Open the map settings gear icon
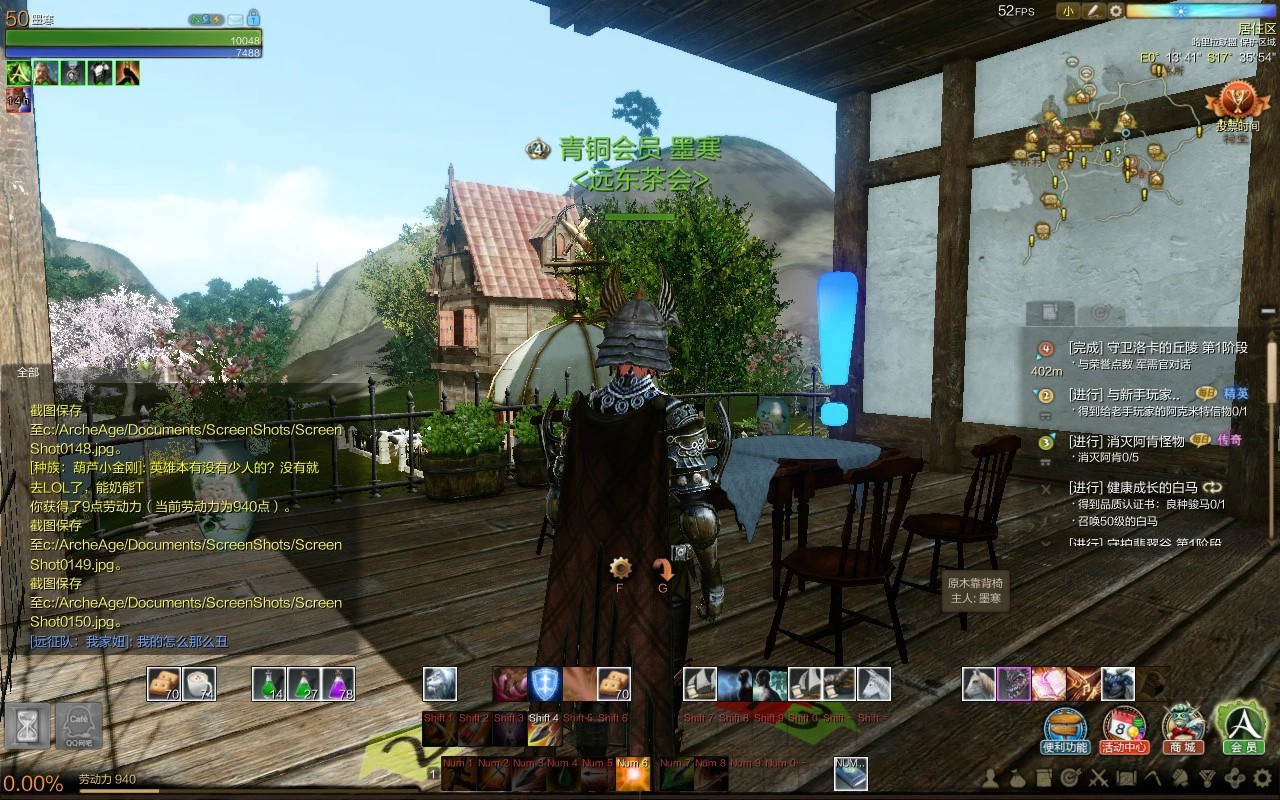Viewport: 1280px width, 800px height. pyautogui.click(x=1116, y=11)
